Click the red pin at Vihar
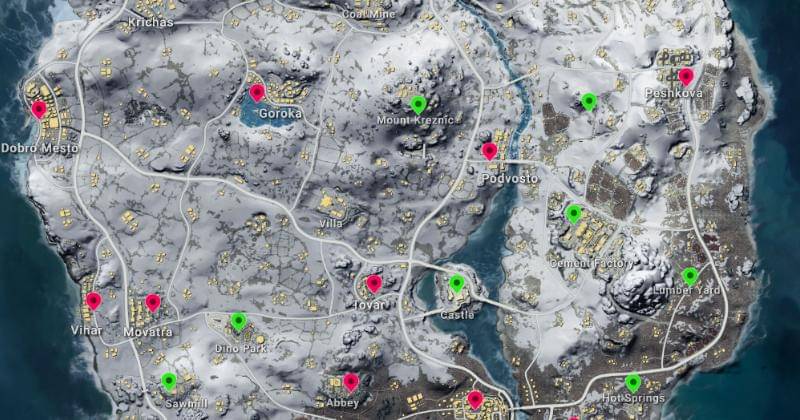The height and width of the screenshot is (420, 800). pos(93,300)
